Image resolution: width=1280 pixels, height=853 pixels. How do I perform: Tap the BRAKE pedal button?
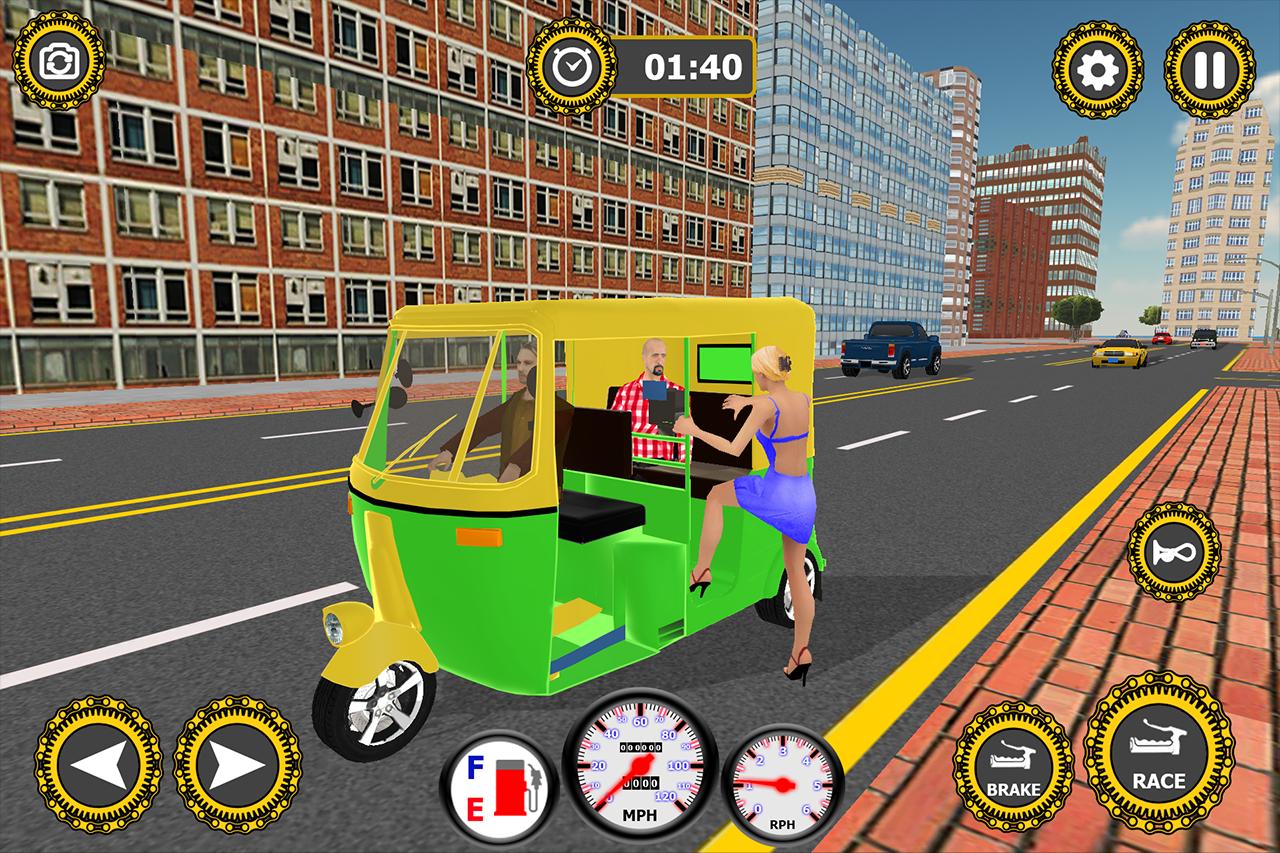point(1012,765)
